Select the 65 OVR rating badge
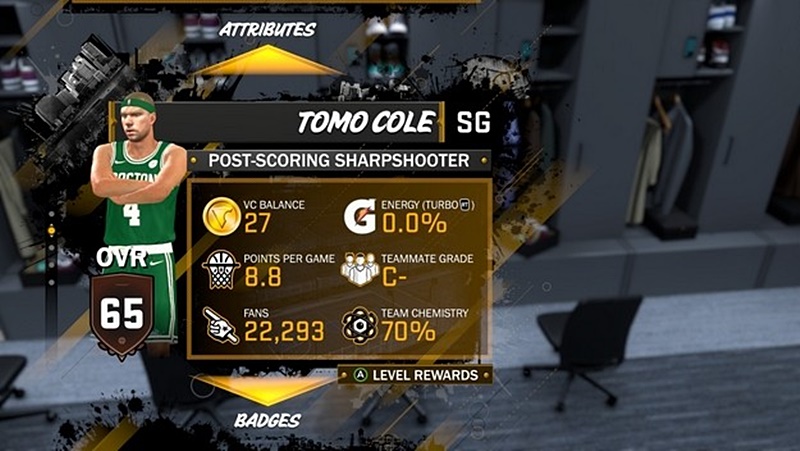800x451 pixels. [x=122, y=313]
